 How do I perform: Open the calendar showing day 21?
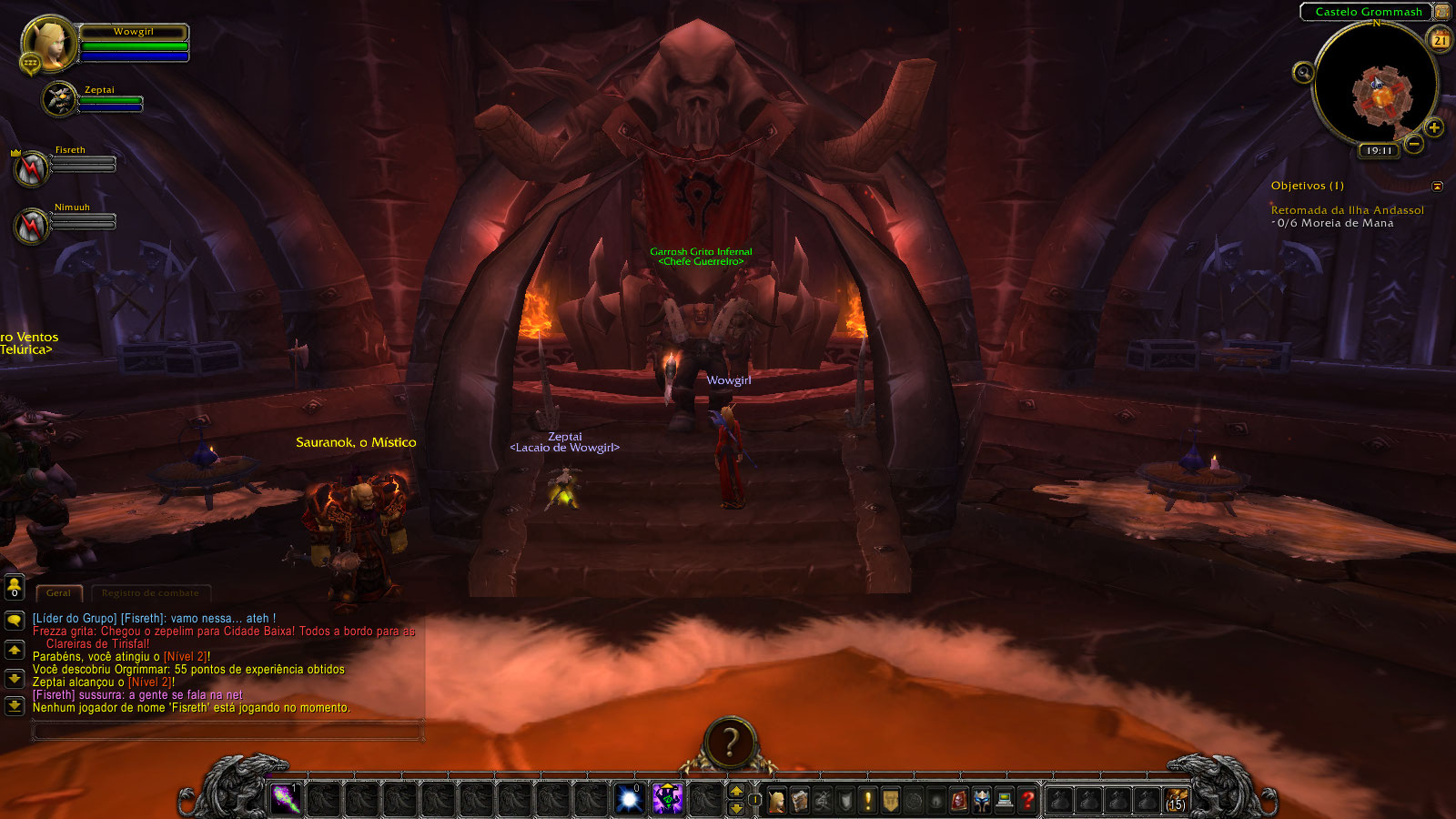(1441, 40)
